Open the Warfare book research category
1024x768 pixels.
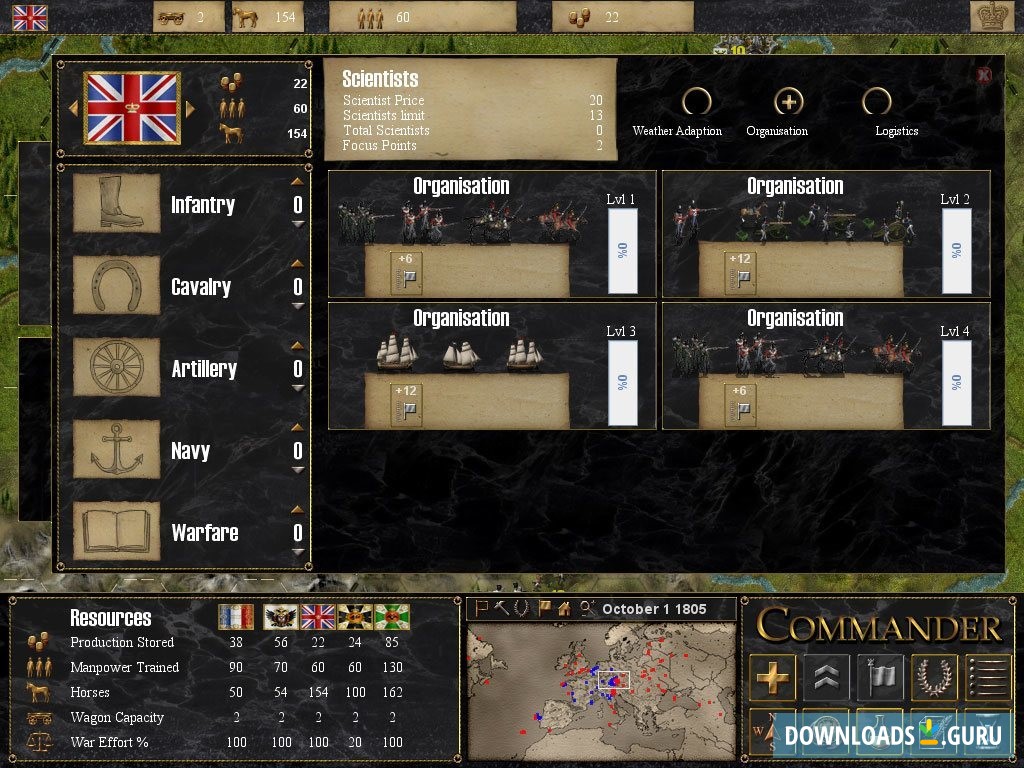click(116, 533)
